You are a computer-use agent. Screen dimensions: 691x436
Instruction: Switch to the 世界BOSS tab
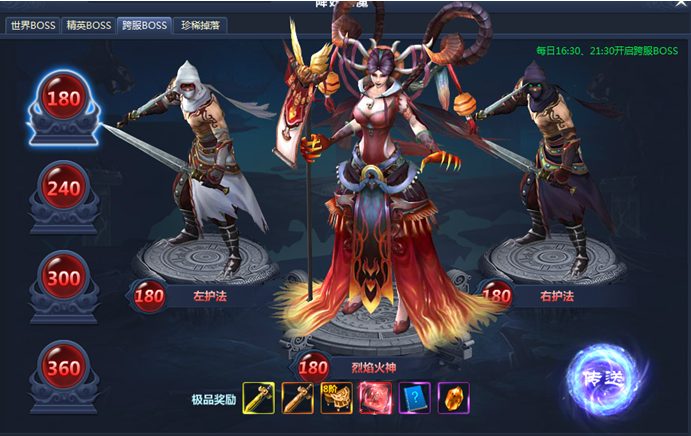click(33, 24)
